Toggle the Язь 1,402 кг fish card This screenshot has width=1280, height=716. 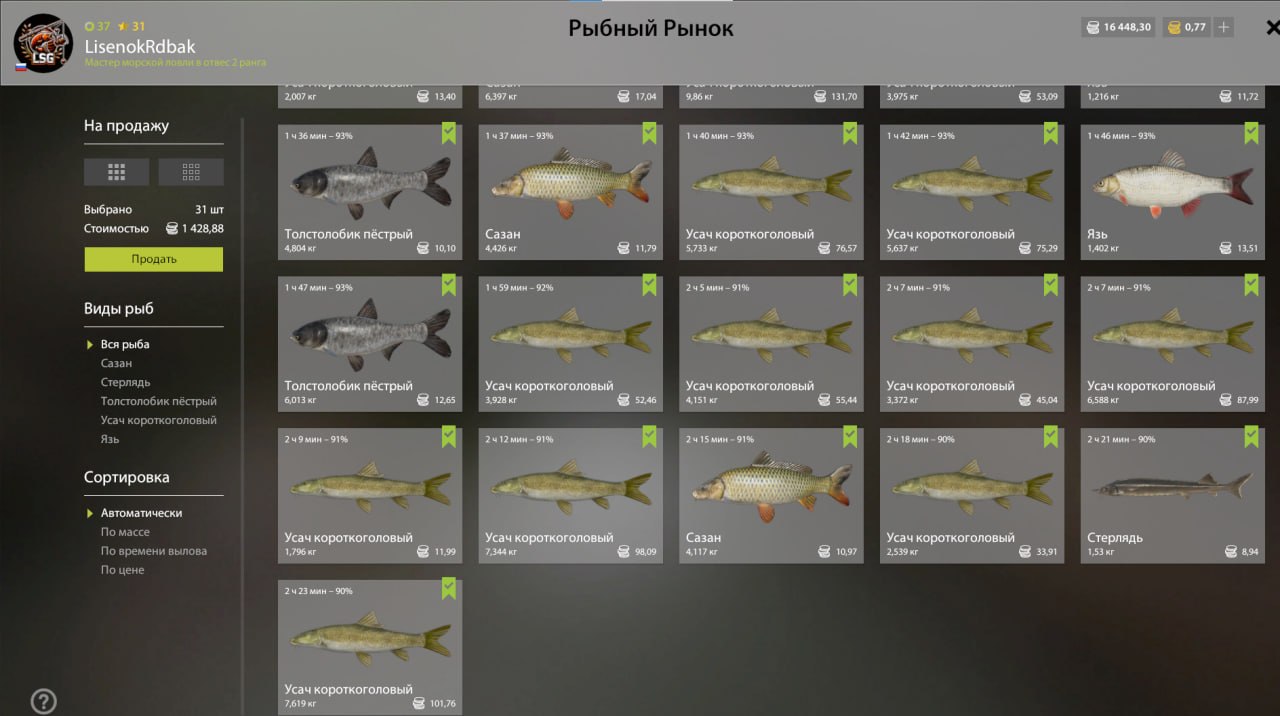click(1172, 191)
